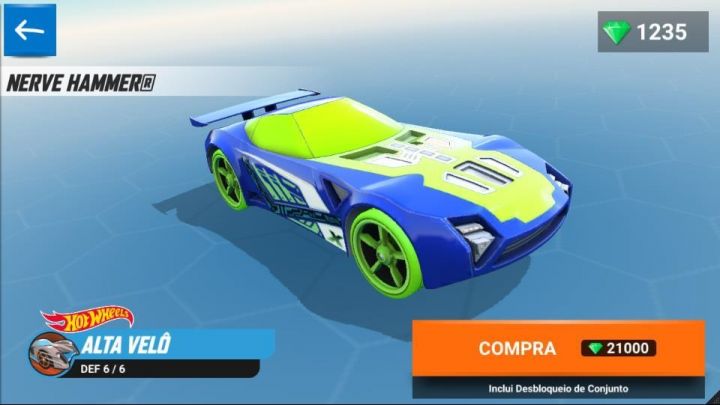The height and width of the screenshot is (405, 720).
Task: Go back using the arrow button
Action: [30, 31]
